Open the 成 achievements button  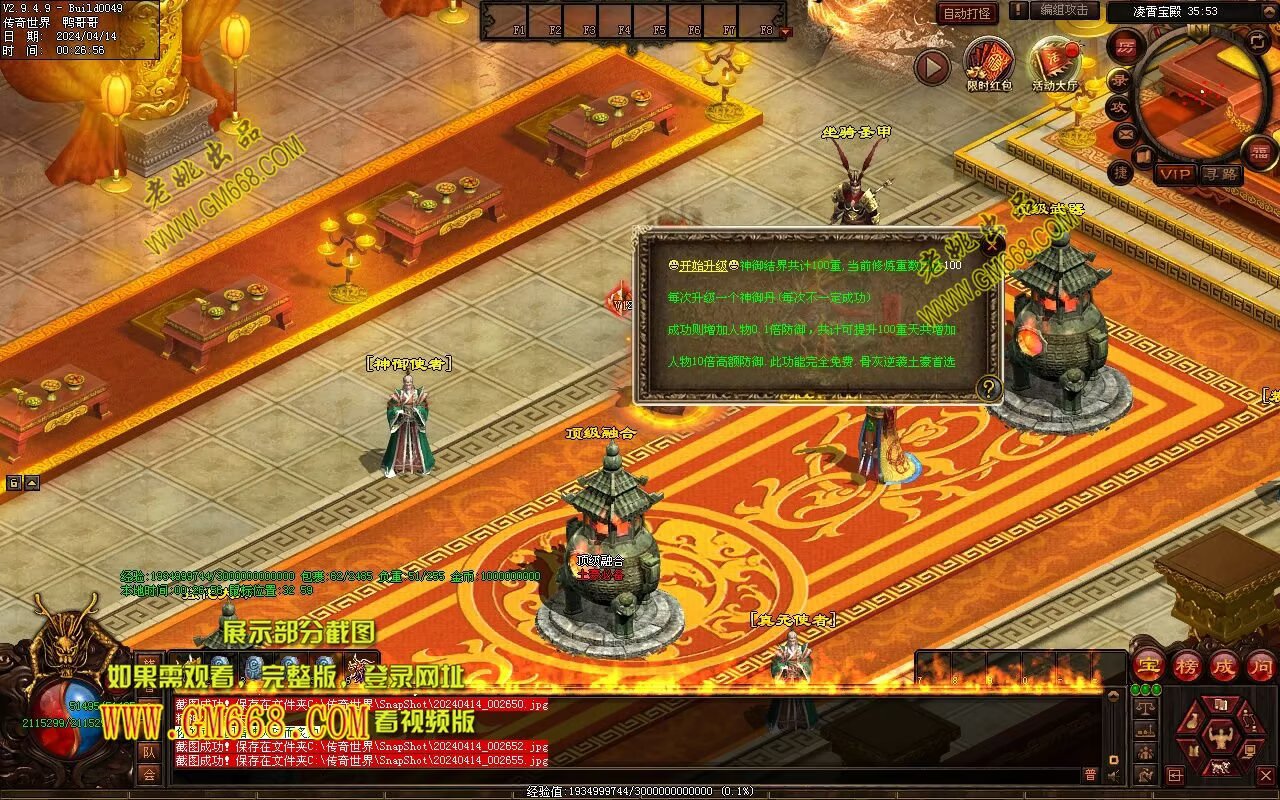(1224, 665)
